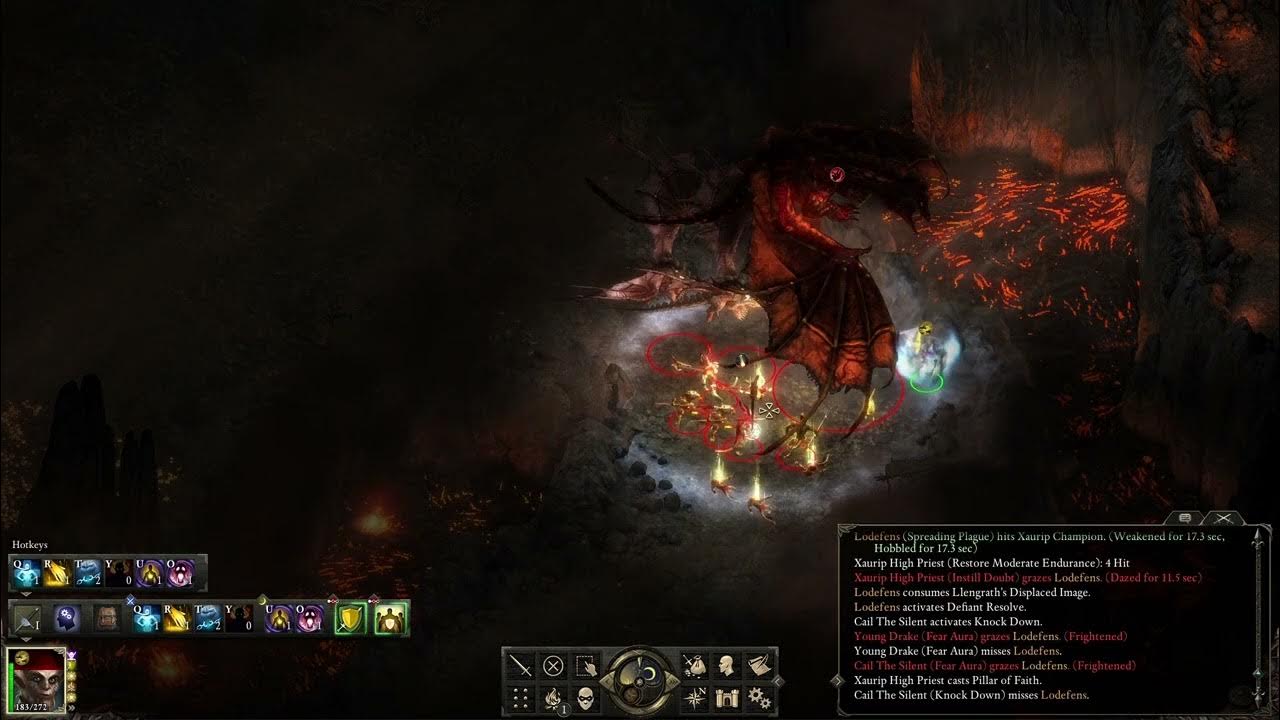Switch to the combat log crossed-swords tab

1222,518
